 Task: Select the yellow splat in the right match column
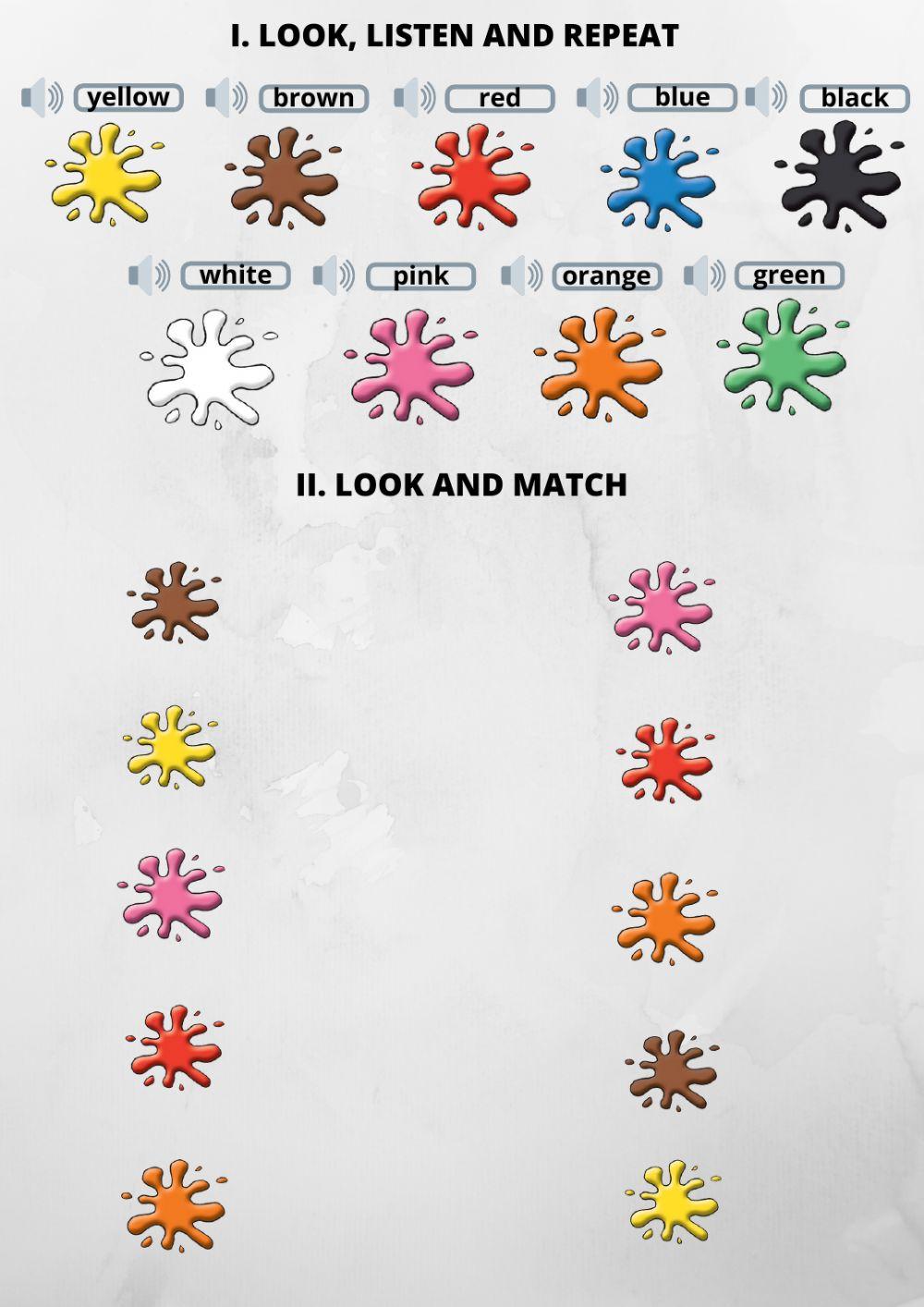coord(673,1200)
